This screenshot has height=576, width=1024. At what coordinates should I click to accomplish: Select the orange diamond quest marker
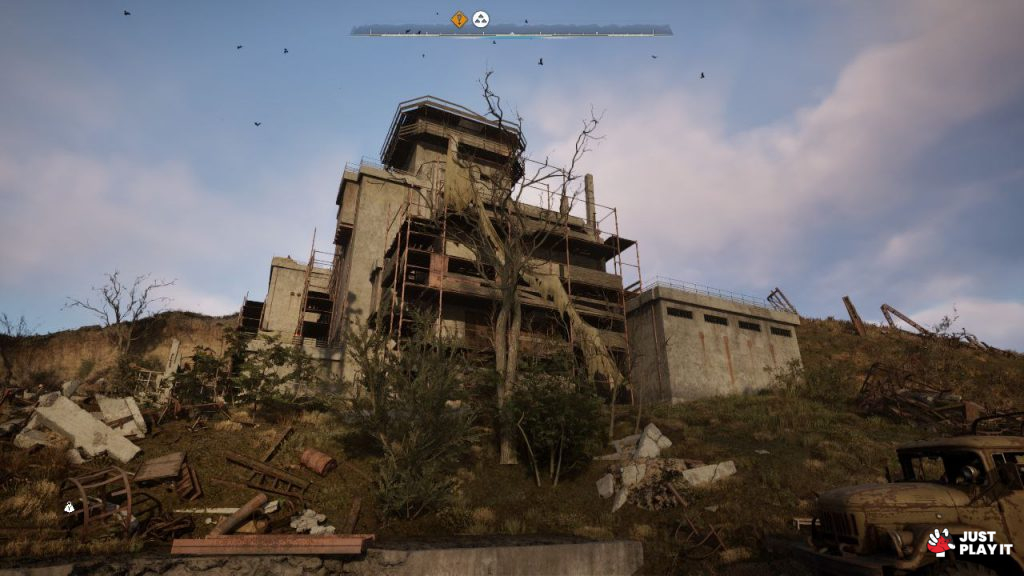click(x=459, y=18)
